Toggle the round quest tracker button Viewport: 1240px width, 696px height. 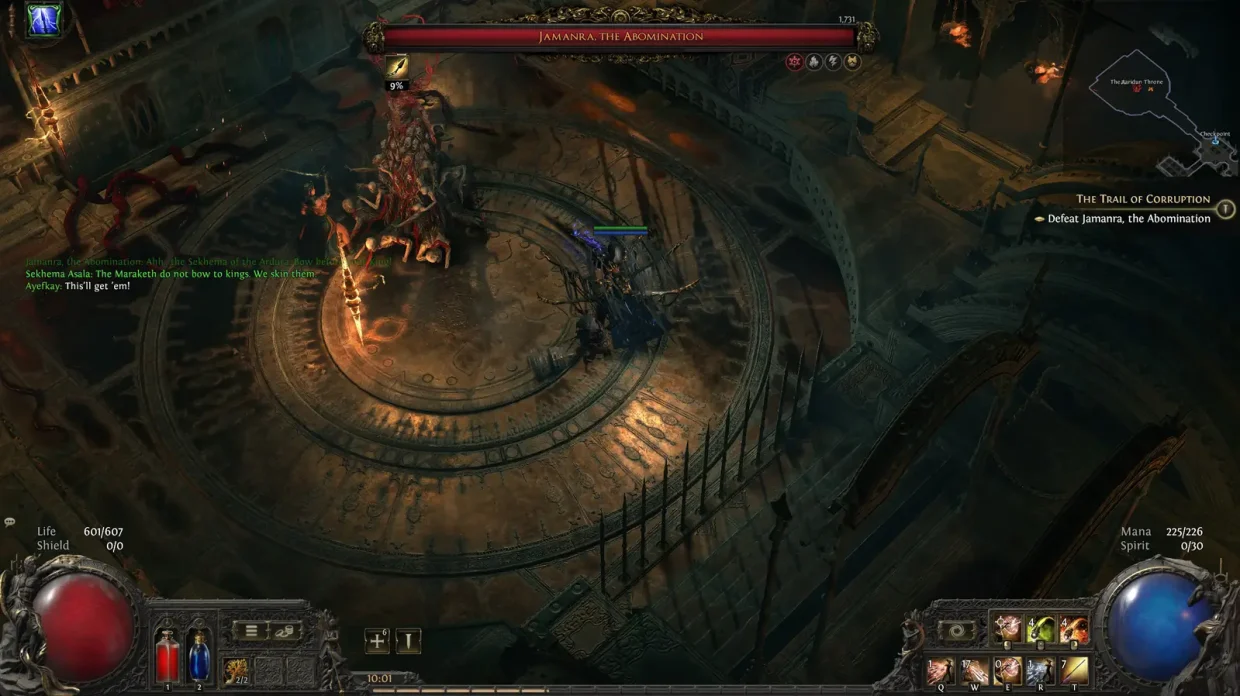[1226, 208]
